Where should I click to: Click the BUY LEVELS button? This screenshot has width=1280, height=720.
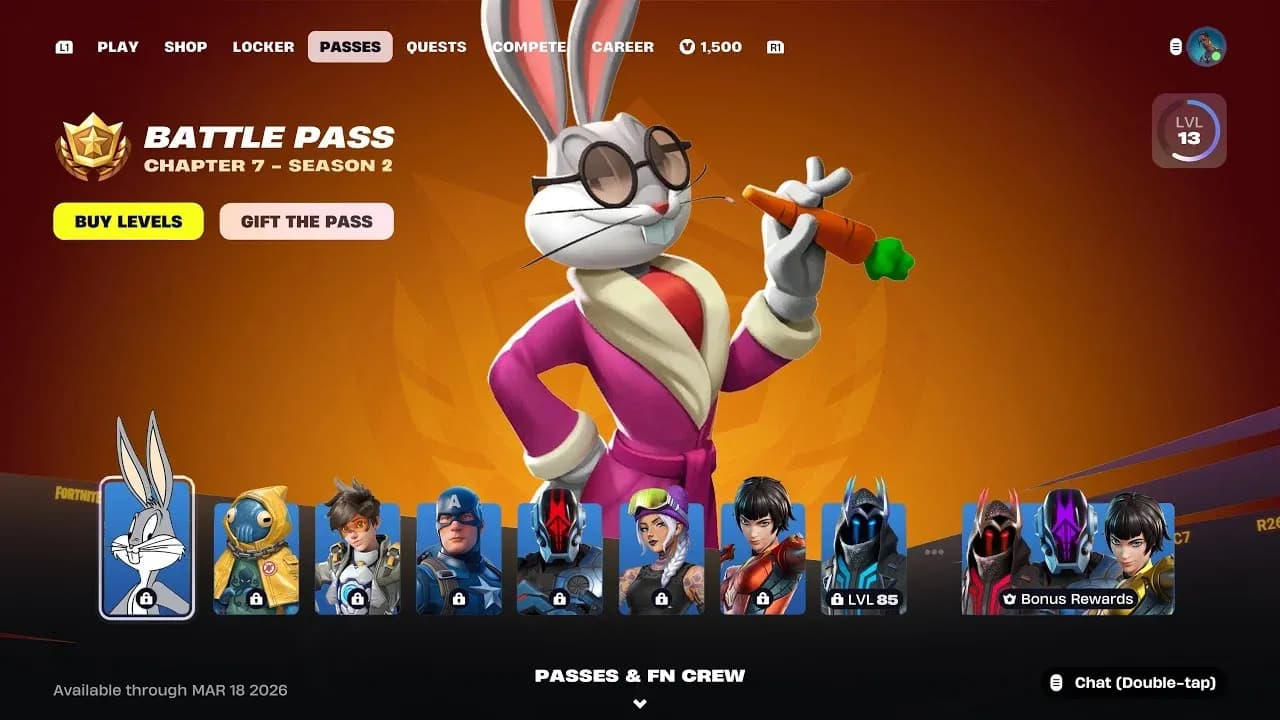click(127, 221)
